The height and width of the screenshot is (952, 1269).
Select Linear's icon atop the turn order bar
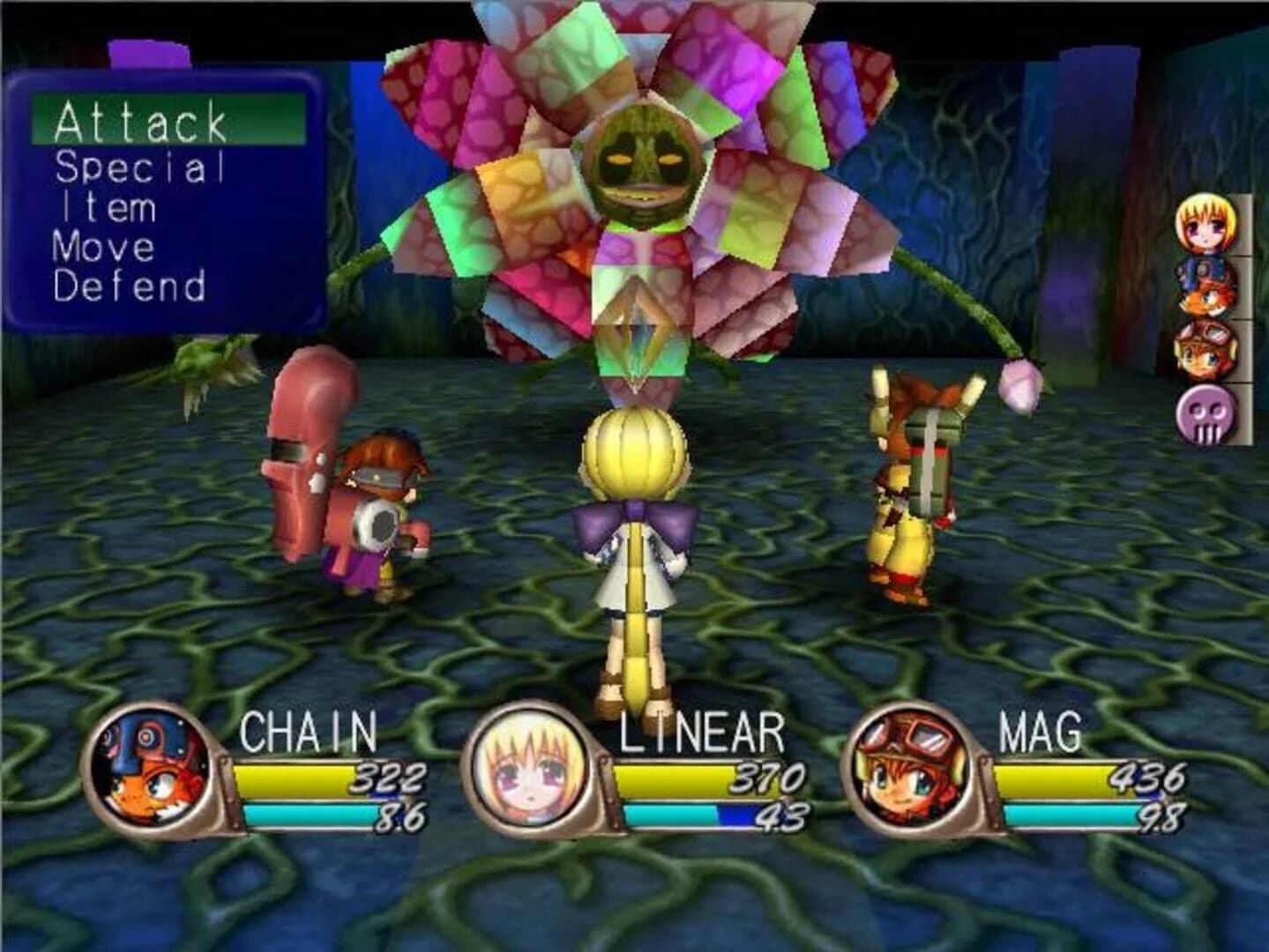pyautogui.click(x=1206, y=225)
